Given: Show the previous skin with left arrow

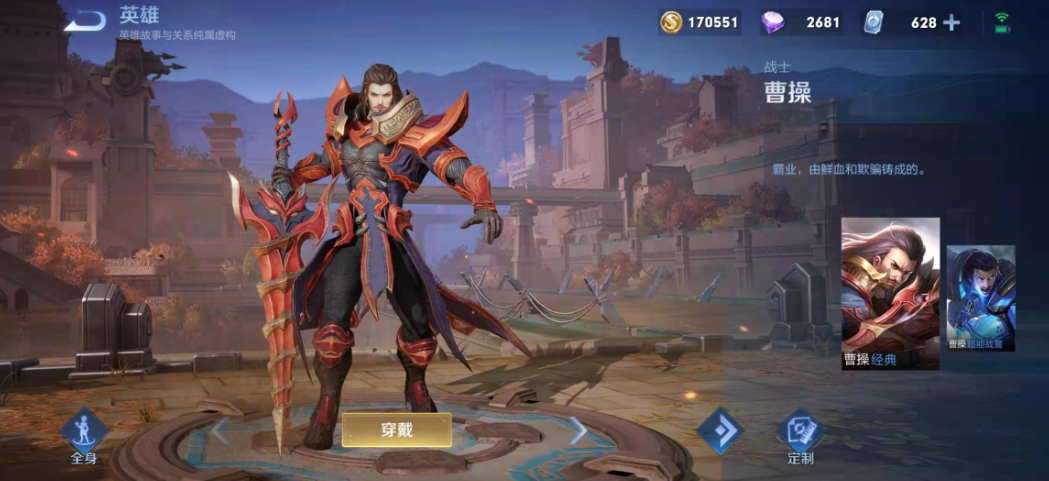Looking at the screenshot, I should tap(219, 430).
